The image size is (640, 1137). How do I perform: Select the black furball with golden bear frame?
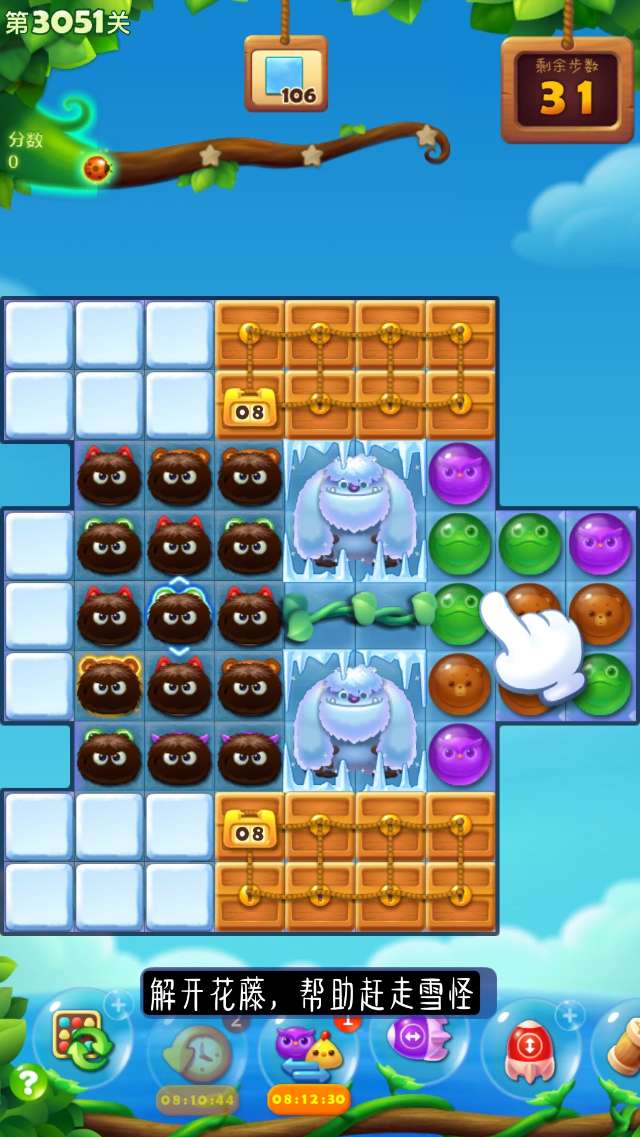[109, 687]
